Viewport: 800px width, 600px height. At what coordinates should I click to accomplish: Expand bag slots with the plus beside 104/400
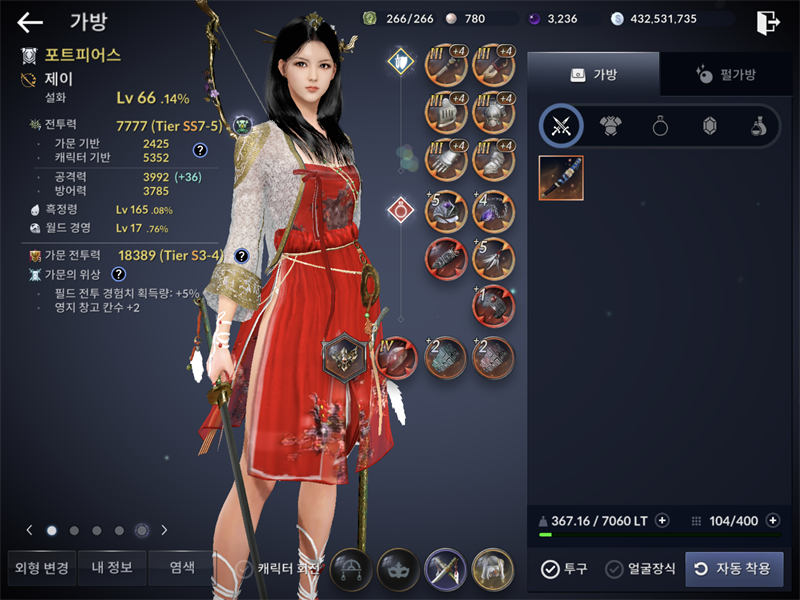click(771, 521)
